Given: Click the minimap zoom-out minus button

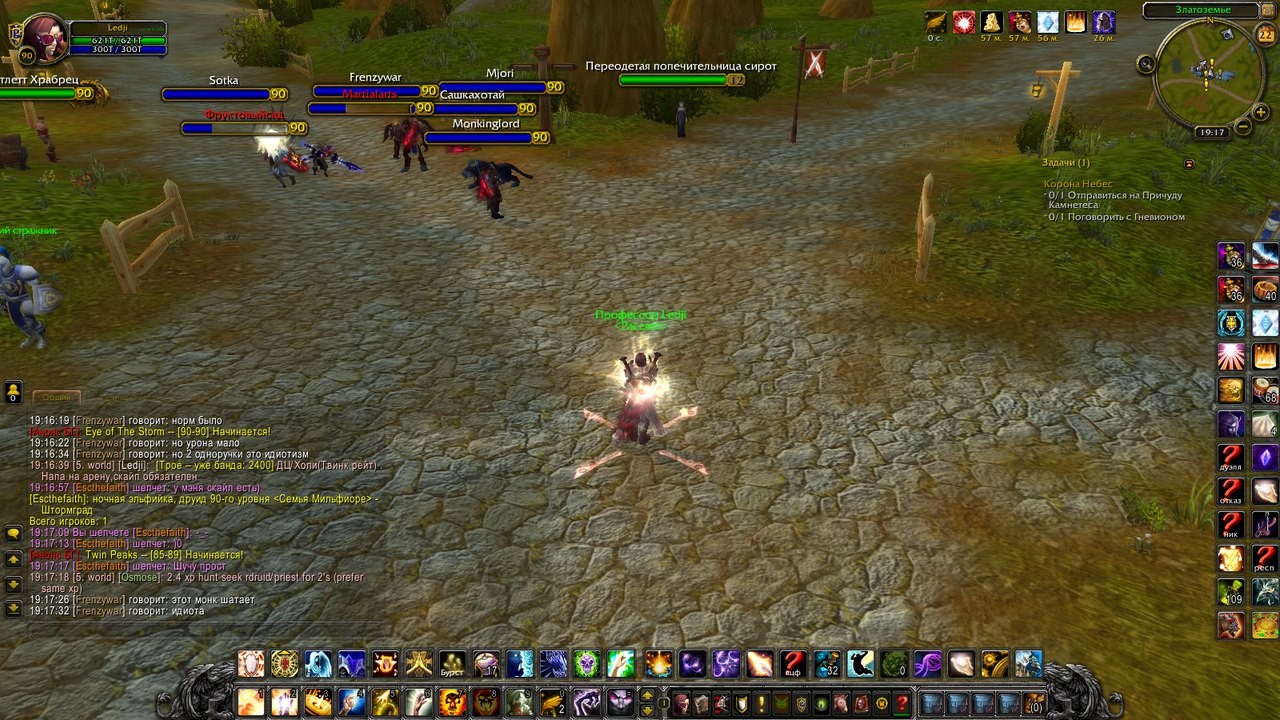Looking at the screenshot, I should [x=1243, y=127].
